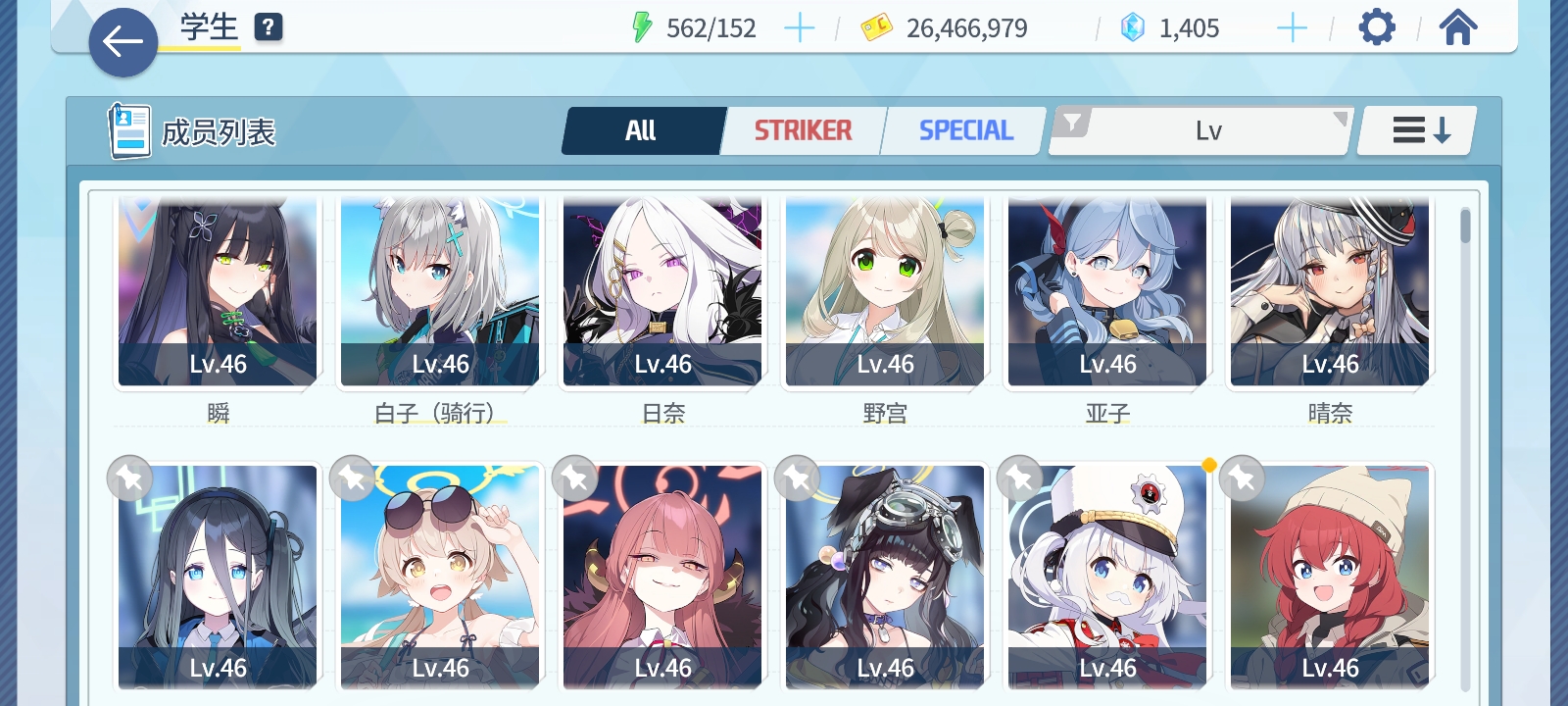
Task: Switch to the STRIKER tab
Action: (x=802, y=128)
